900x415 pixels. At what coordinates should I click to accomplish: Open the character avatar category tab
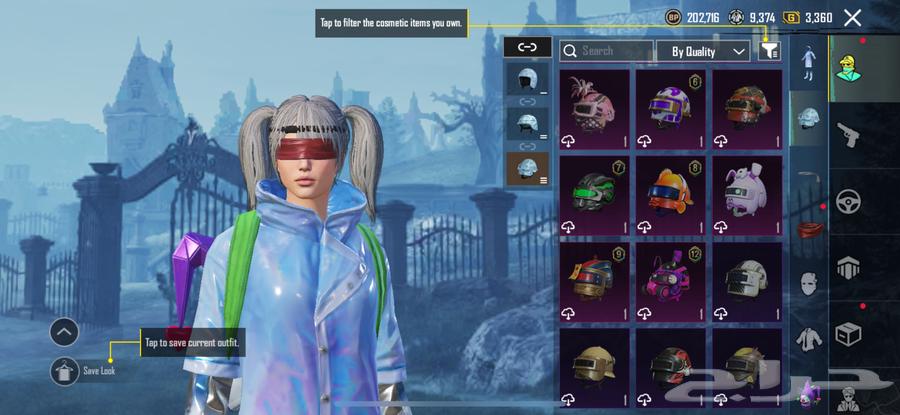pyautogui.click(x=848, y=65)
